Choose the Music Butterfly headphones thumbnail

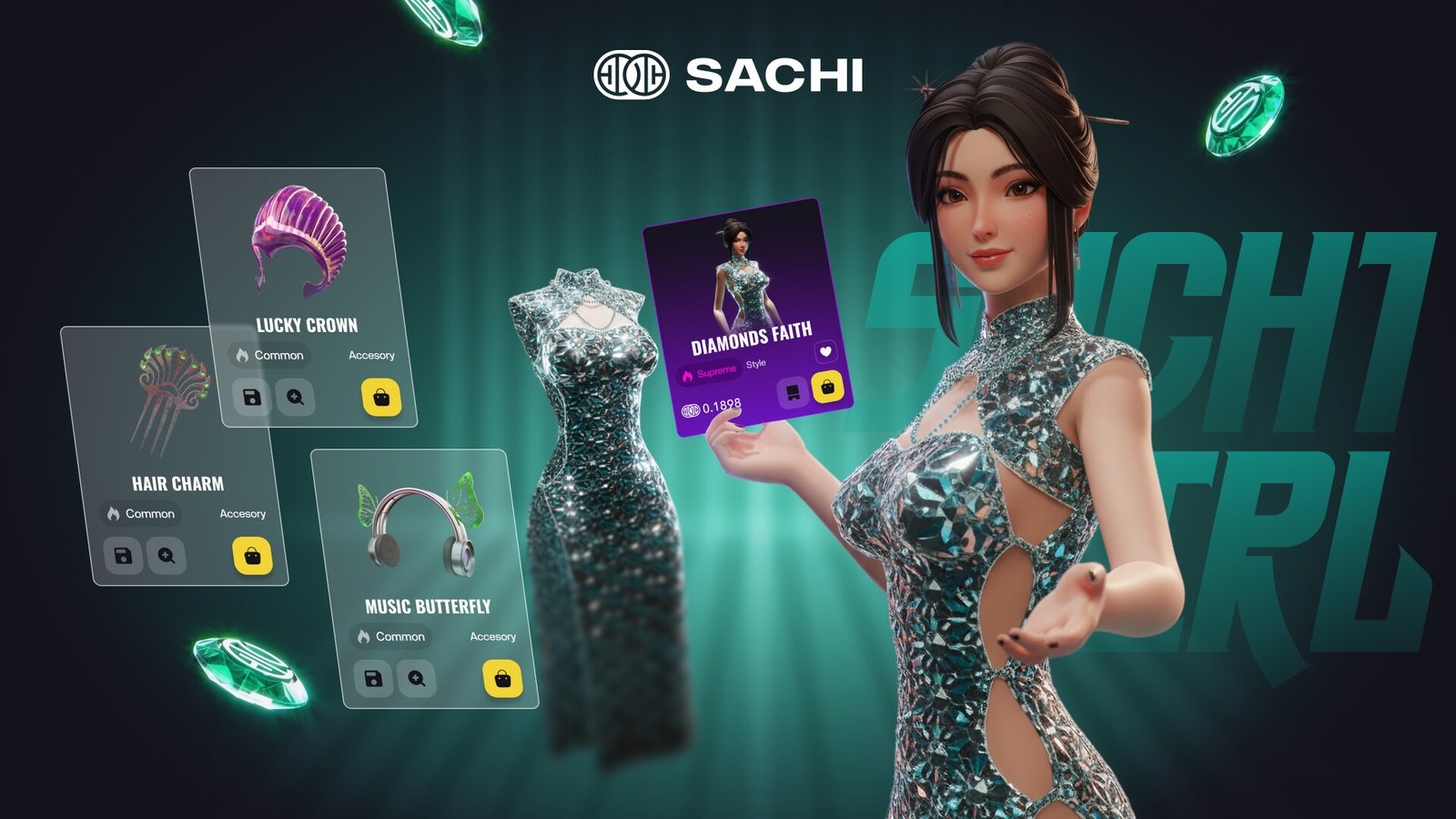coord(421,526)
